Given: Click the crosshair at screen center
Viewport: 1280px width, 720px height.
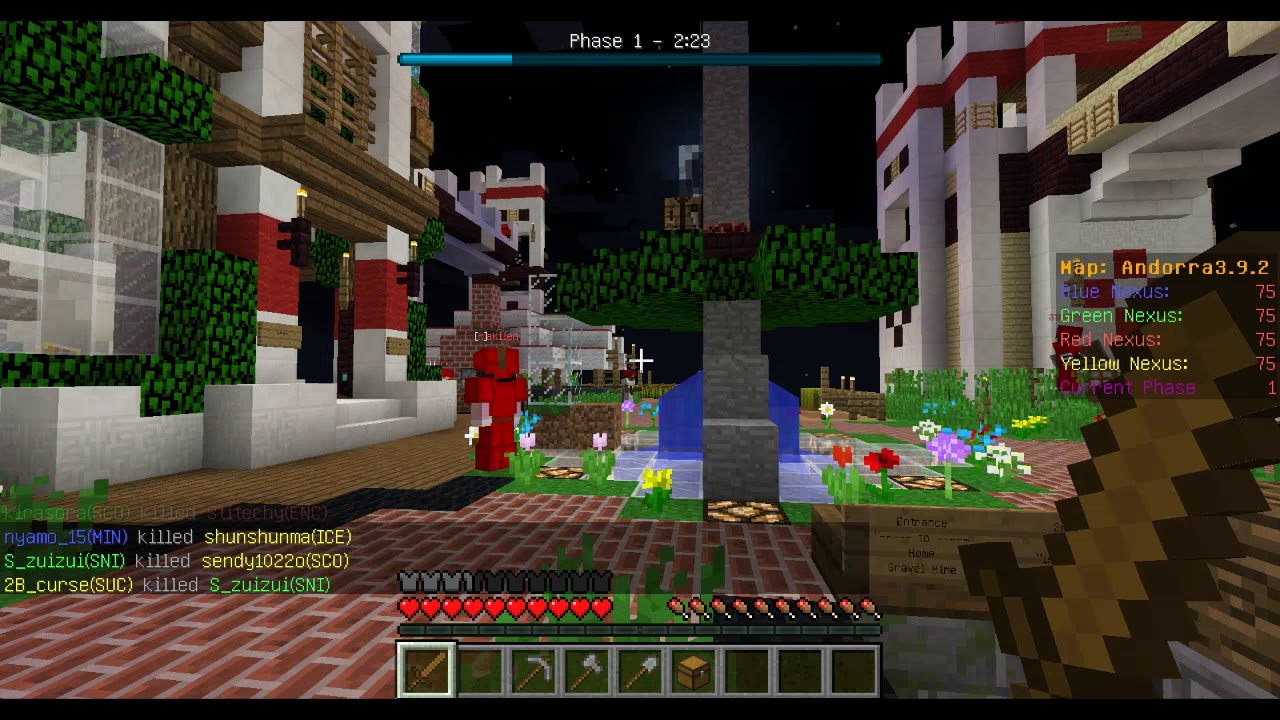Looking at the screenshot, I should 640,360.
